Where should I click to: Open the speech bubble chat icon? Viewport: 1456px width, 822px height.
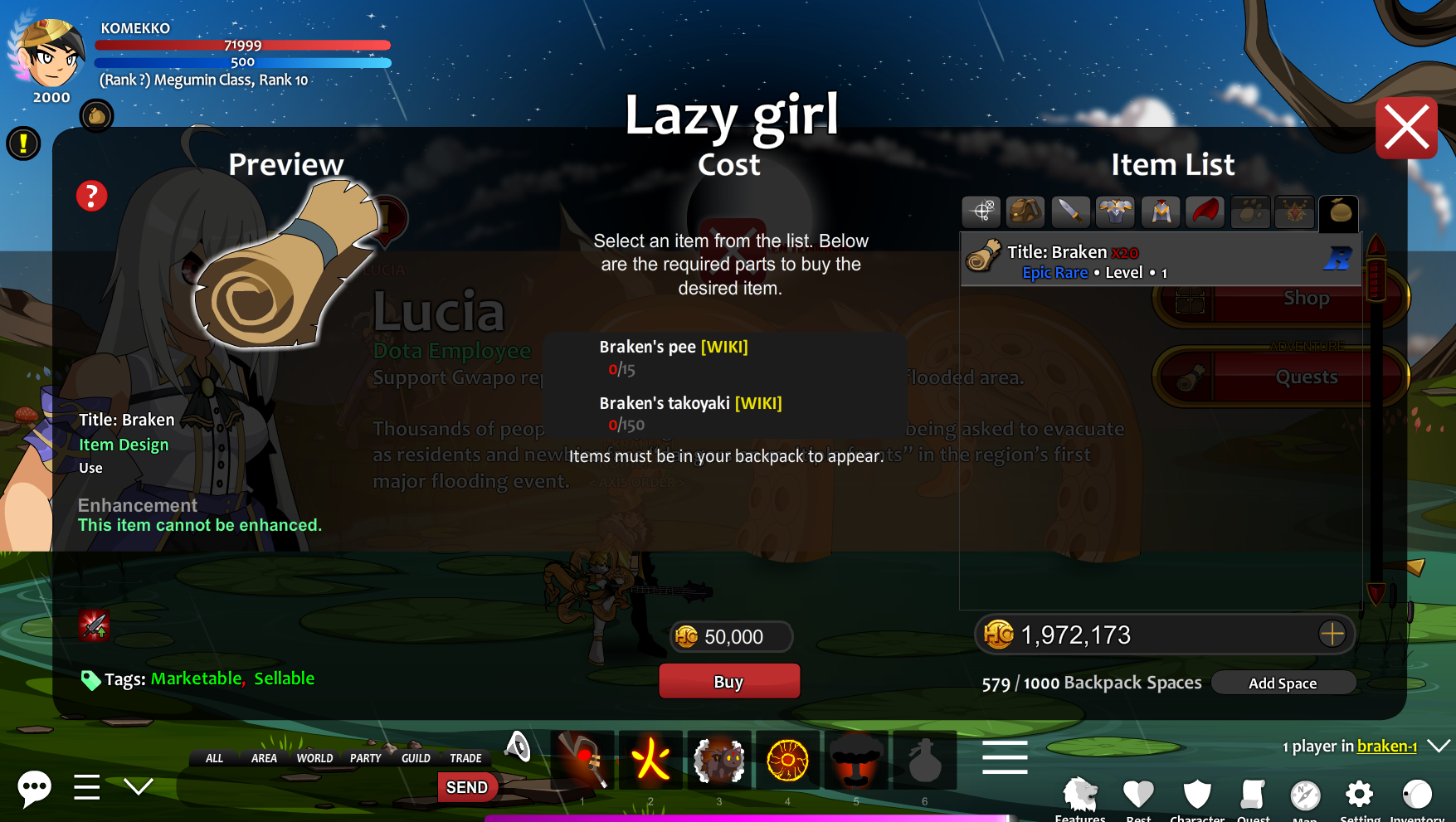(x=34, y=787)
